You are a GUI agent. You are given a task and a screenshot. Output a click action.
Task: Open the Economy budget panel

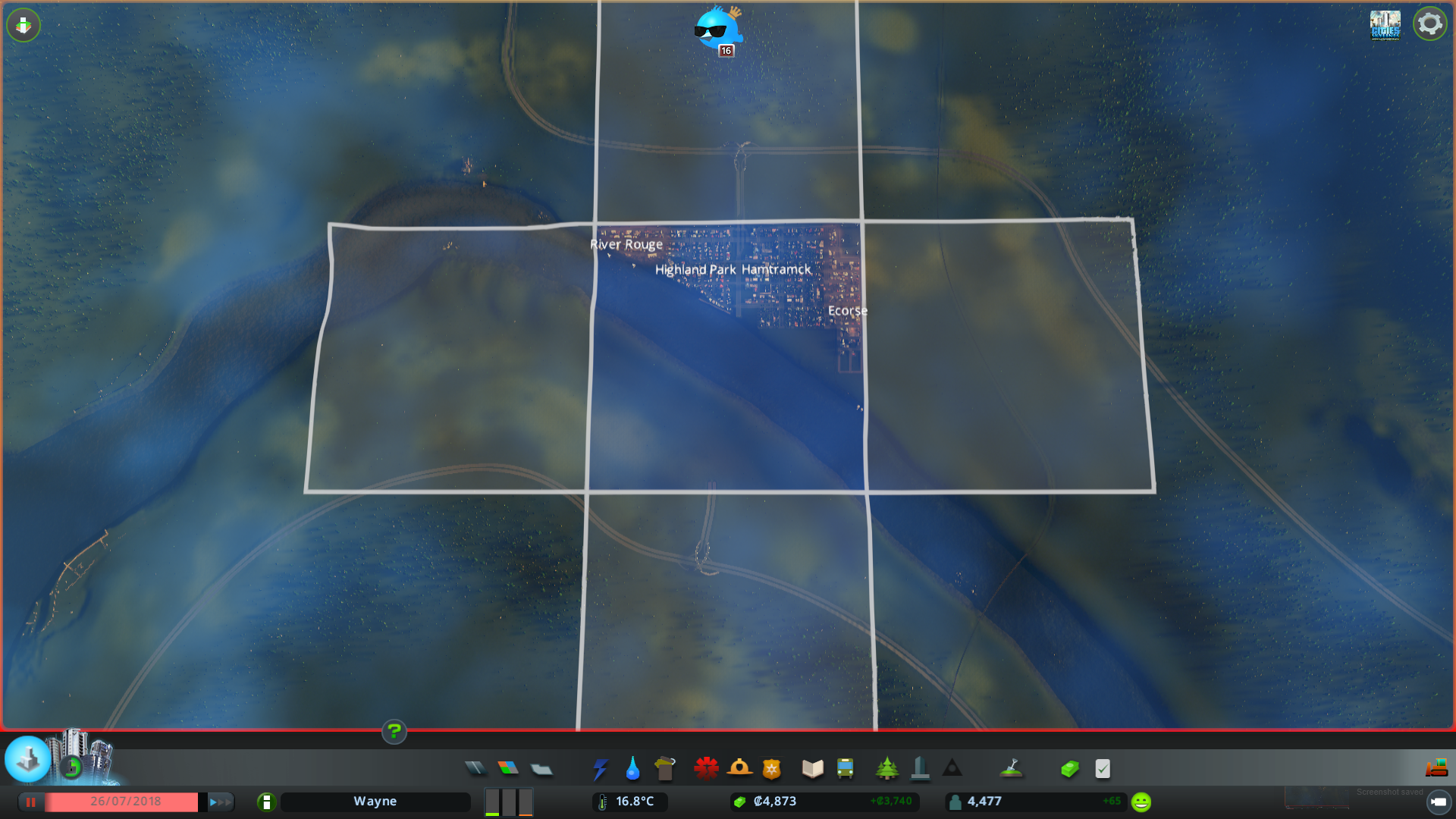(x=1069, y=768)
